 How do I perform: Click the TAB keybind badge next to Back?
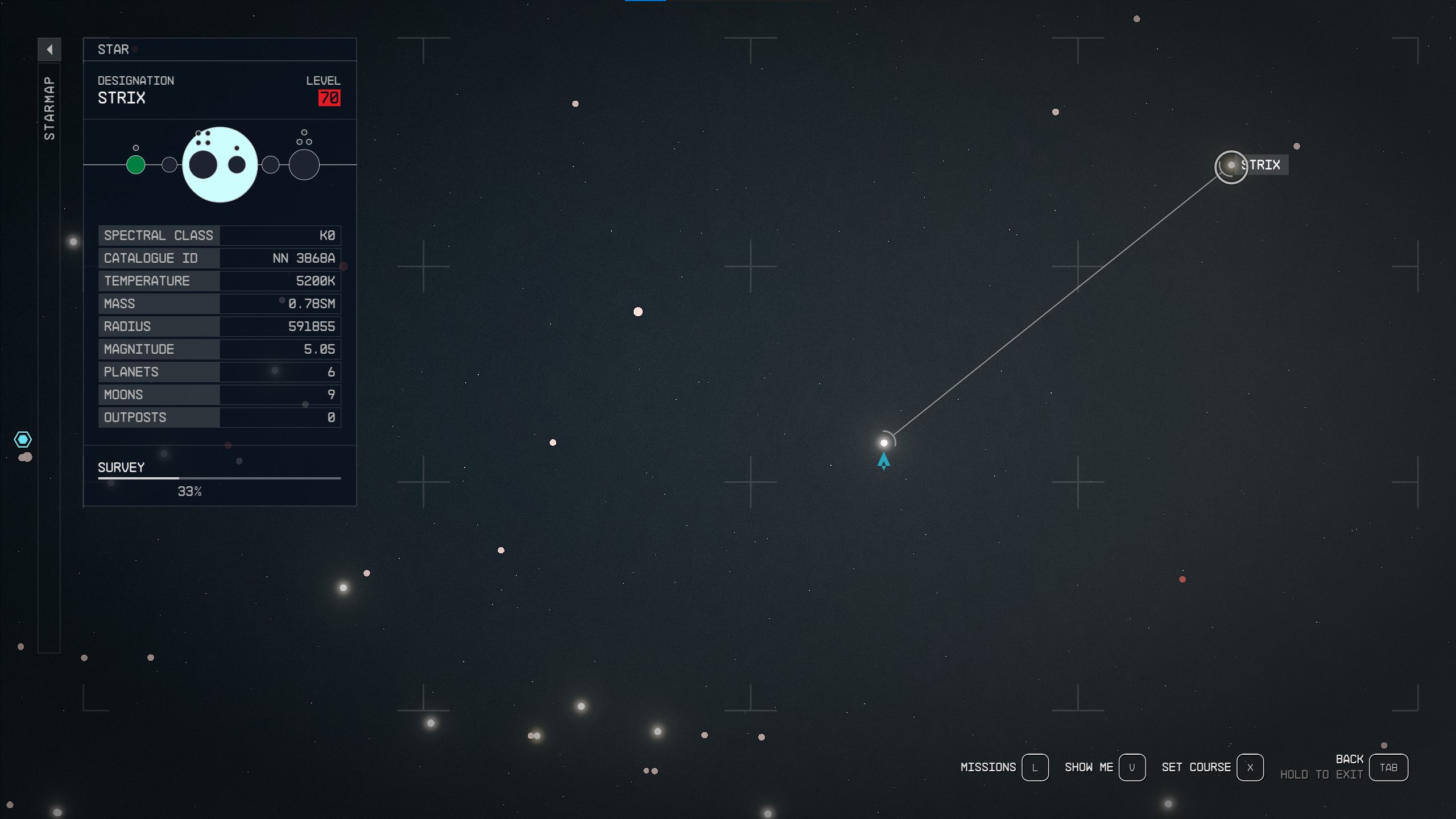click(1388, 767)
